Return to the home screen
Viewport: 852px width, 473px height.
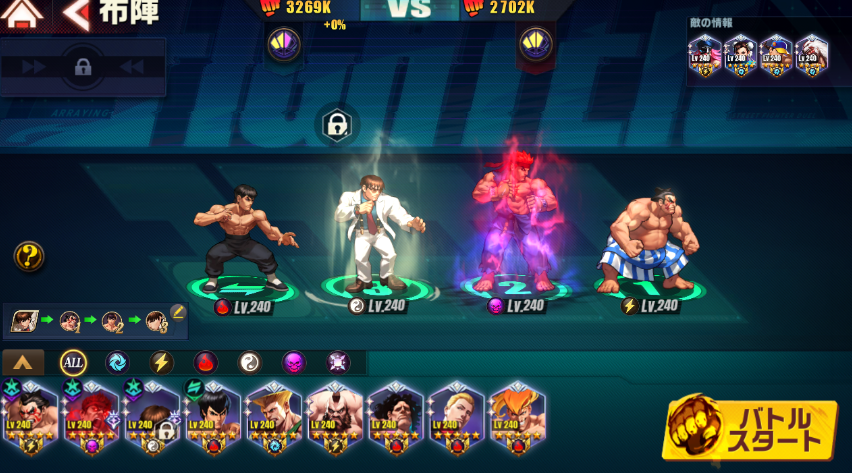(x=22, y=14)
